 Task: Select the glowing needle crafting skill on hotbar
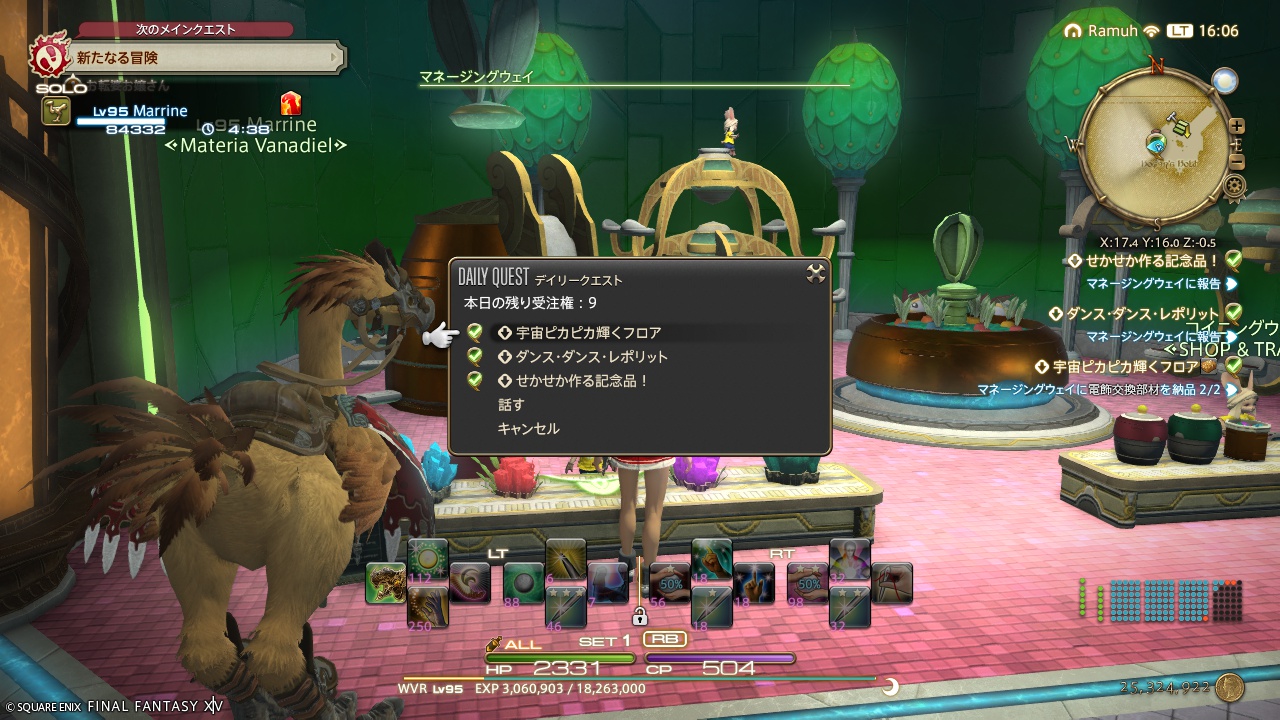coord(568,560)
